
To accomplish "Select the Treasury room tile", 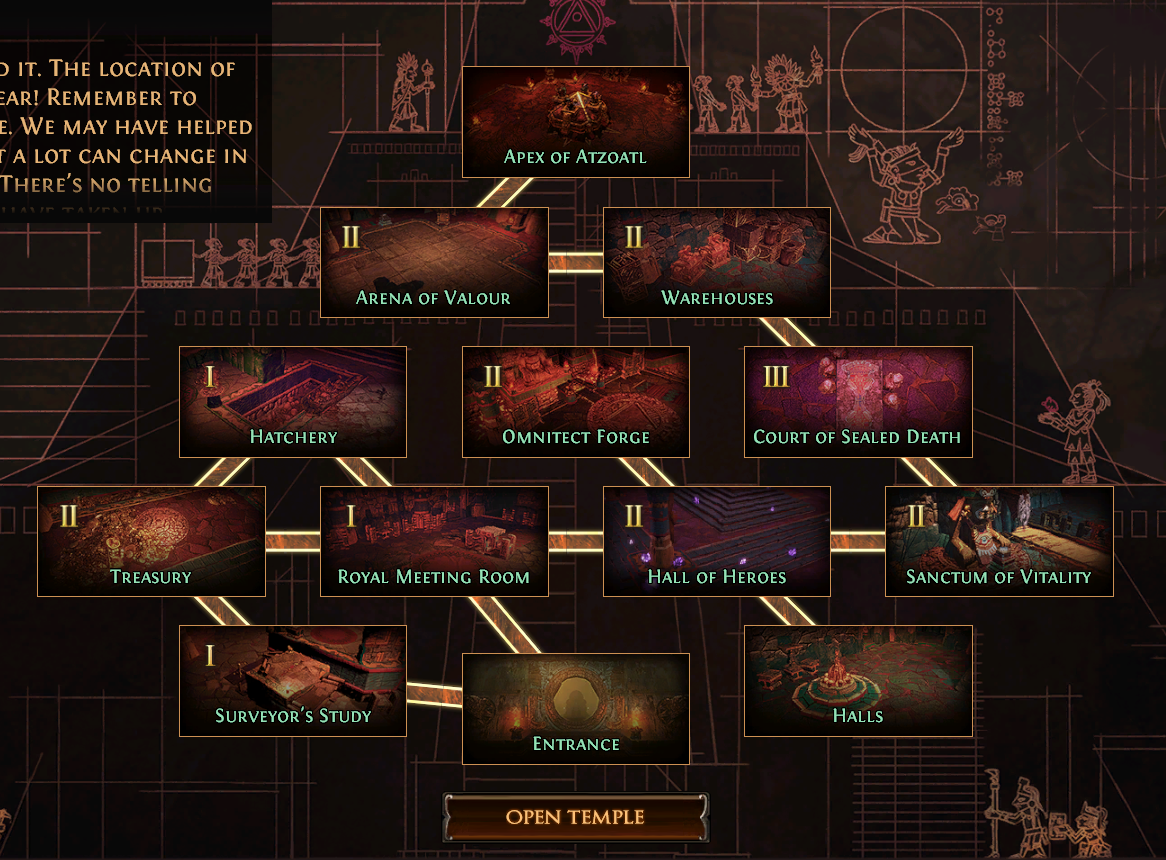I will 151,541.
